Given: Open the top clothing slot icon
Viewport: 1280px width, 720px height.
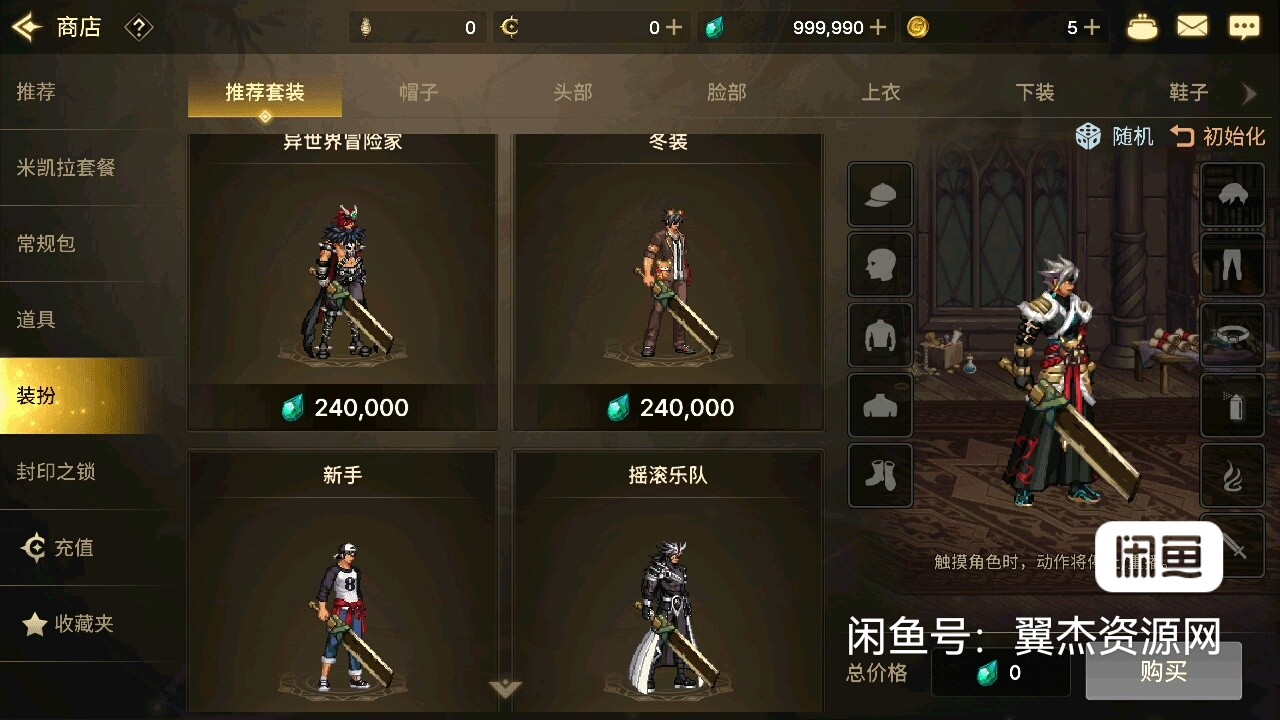Looking at the screenshot, I should click(x=880, y=335).
